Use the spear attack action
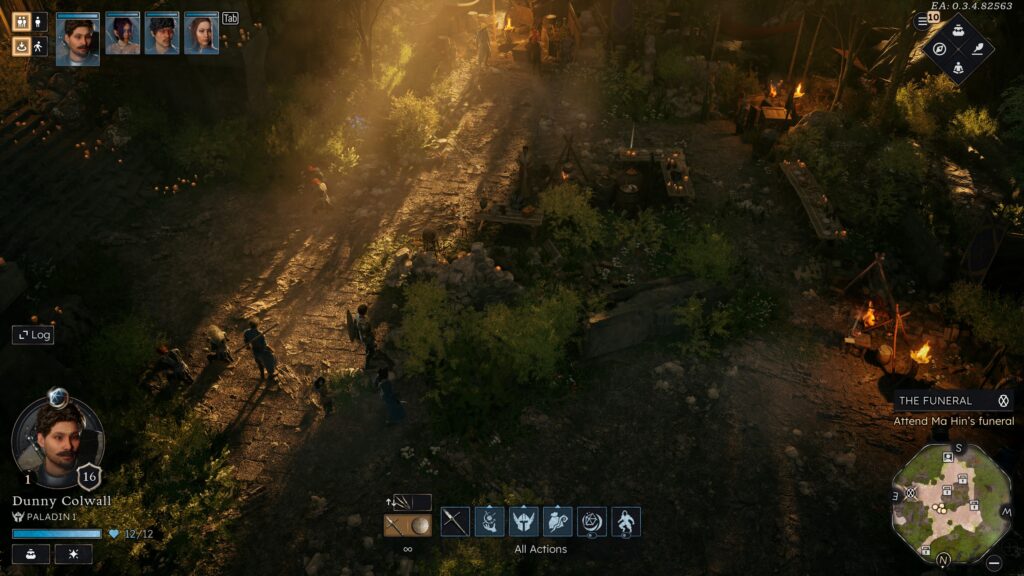 pyautogui.click(x=455, y=521)
